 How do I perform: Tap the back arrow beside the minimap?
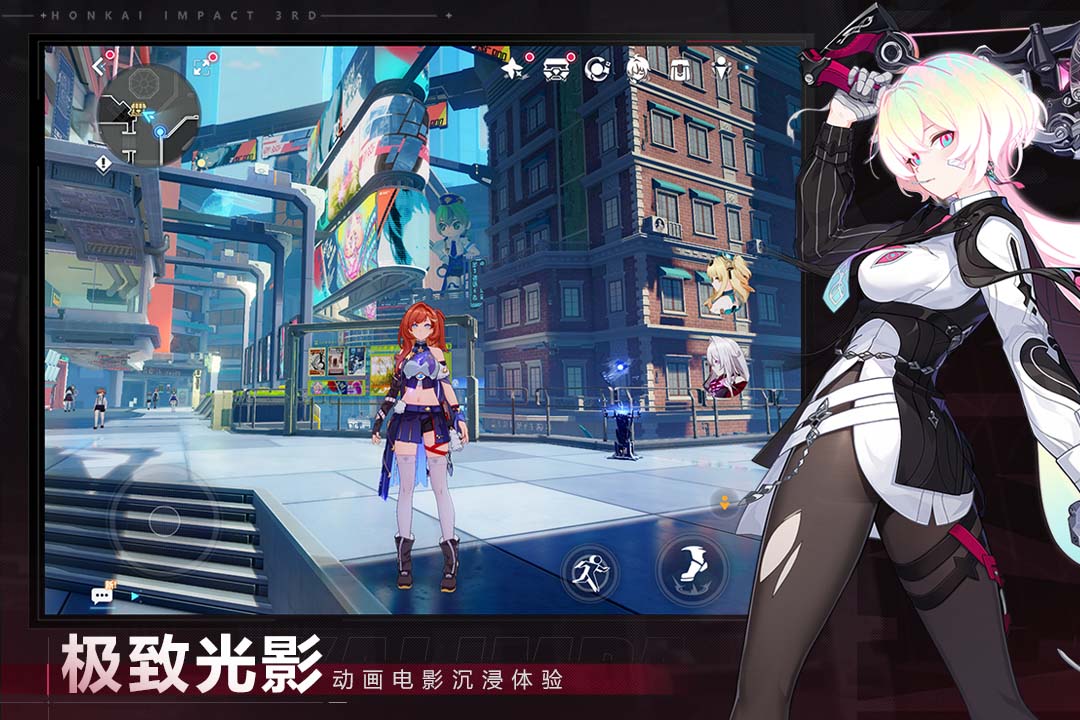99,66
